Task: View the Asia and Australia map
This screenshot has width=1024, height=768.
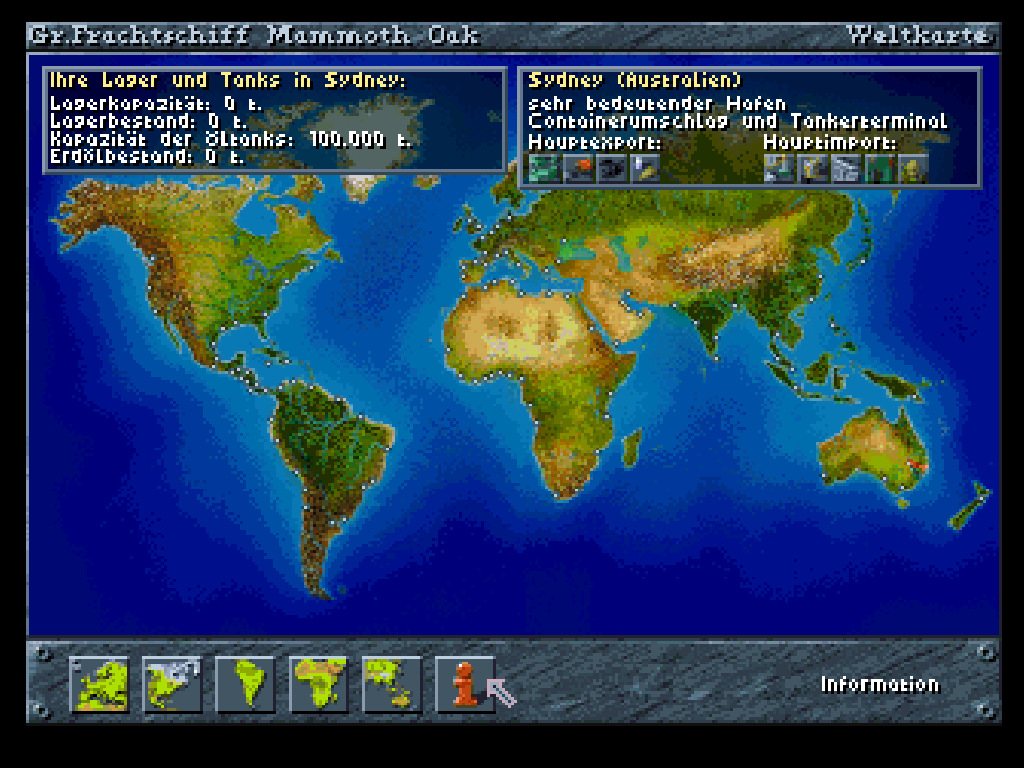Action: pos(391,684)
